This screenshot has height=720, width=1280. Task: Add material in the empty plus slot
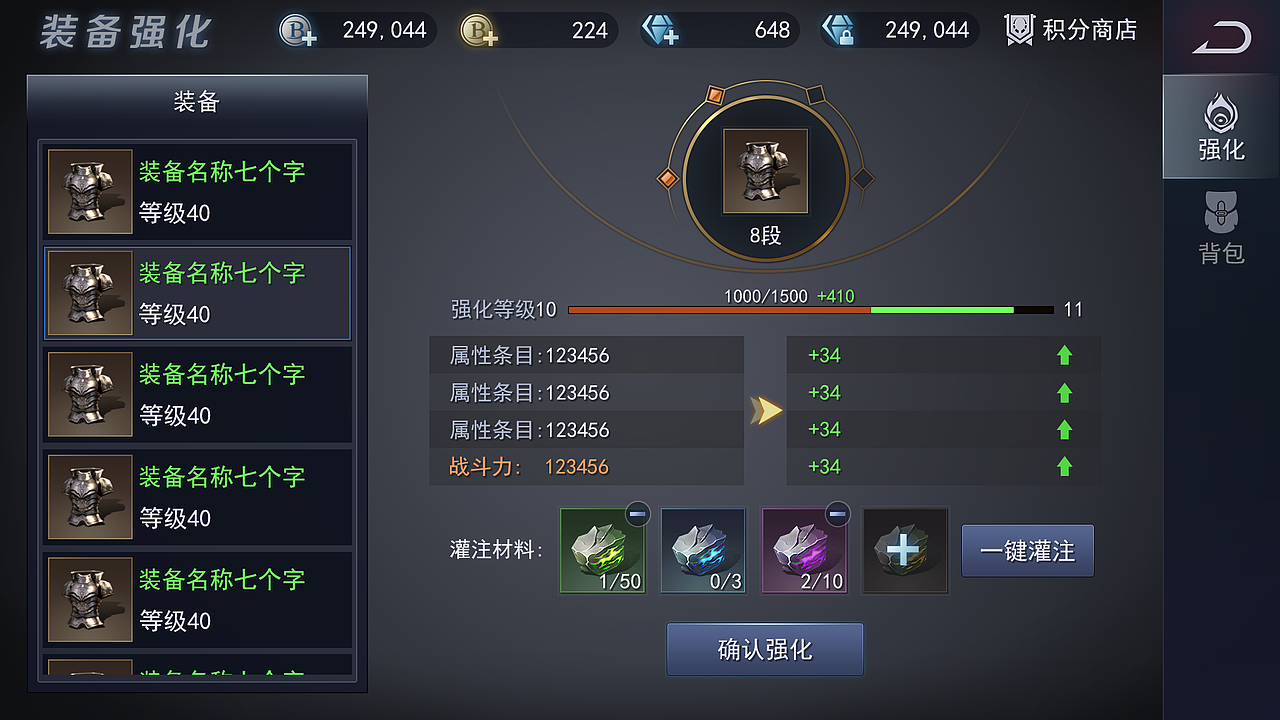point(905,551)
